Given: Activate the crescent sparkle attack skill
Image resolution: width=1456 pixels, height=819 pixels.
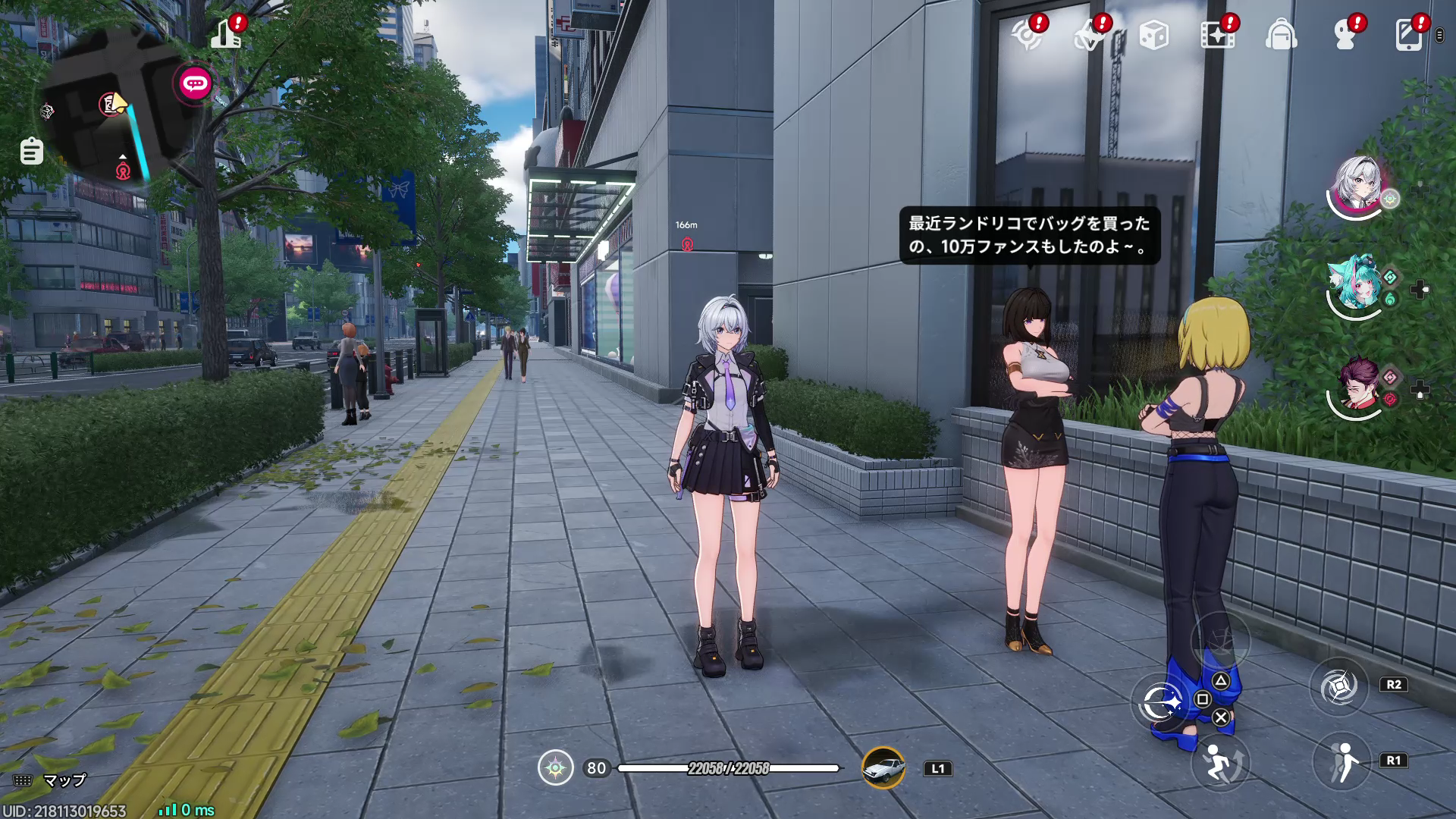Looking at the screenshot, I should 1159,702.
